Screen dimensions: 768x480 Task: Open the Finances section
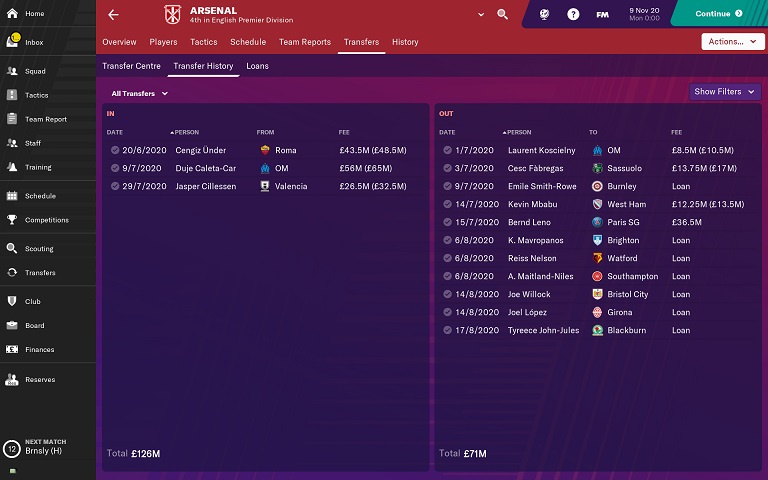(x=40, y=349)
